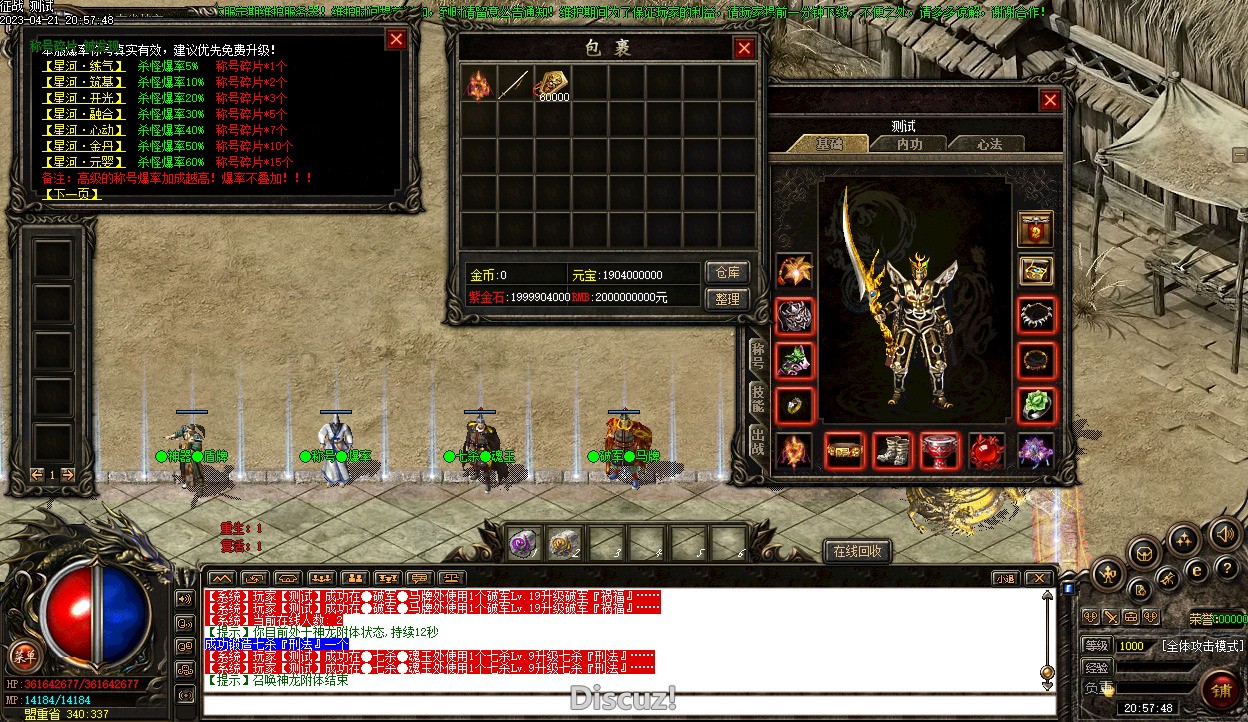The image size is (1248, 722).
Task: Click the 在线回收 online recycle button
Action: [856, 551]
